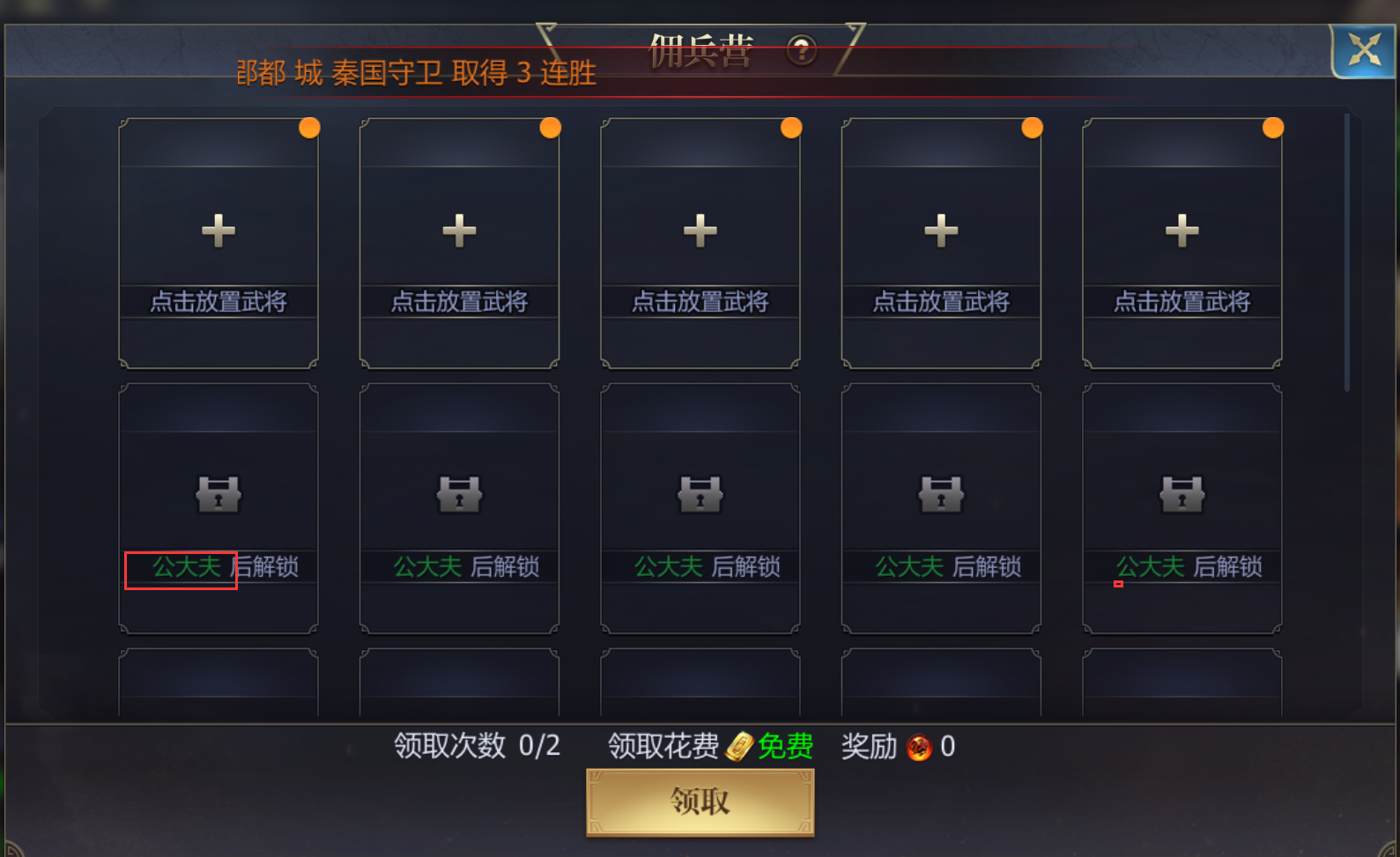Click the plus icon on the second card slot
Screen dimensions: 1400x857
(x=458, y=230)
